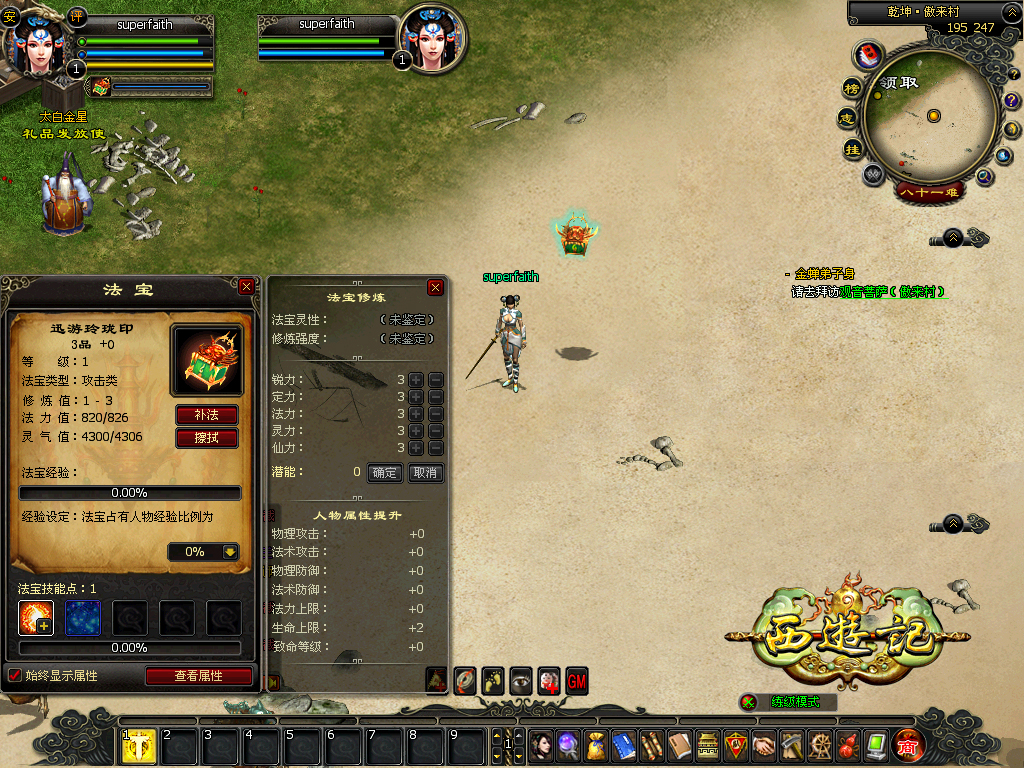Click the 挂 auto-play button
The height and width of the screenshot is (768, 1024).
[x=852, y=150]
